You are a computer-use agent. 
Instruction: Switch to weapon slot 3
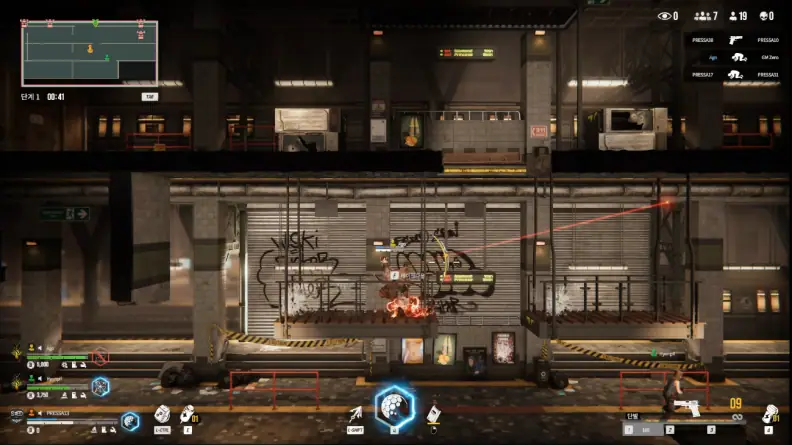[x=711, y=429]
